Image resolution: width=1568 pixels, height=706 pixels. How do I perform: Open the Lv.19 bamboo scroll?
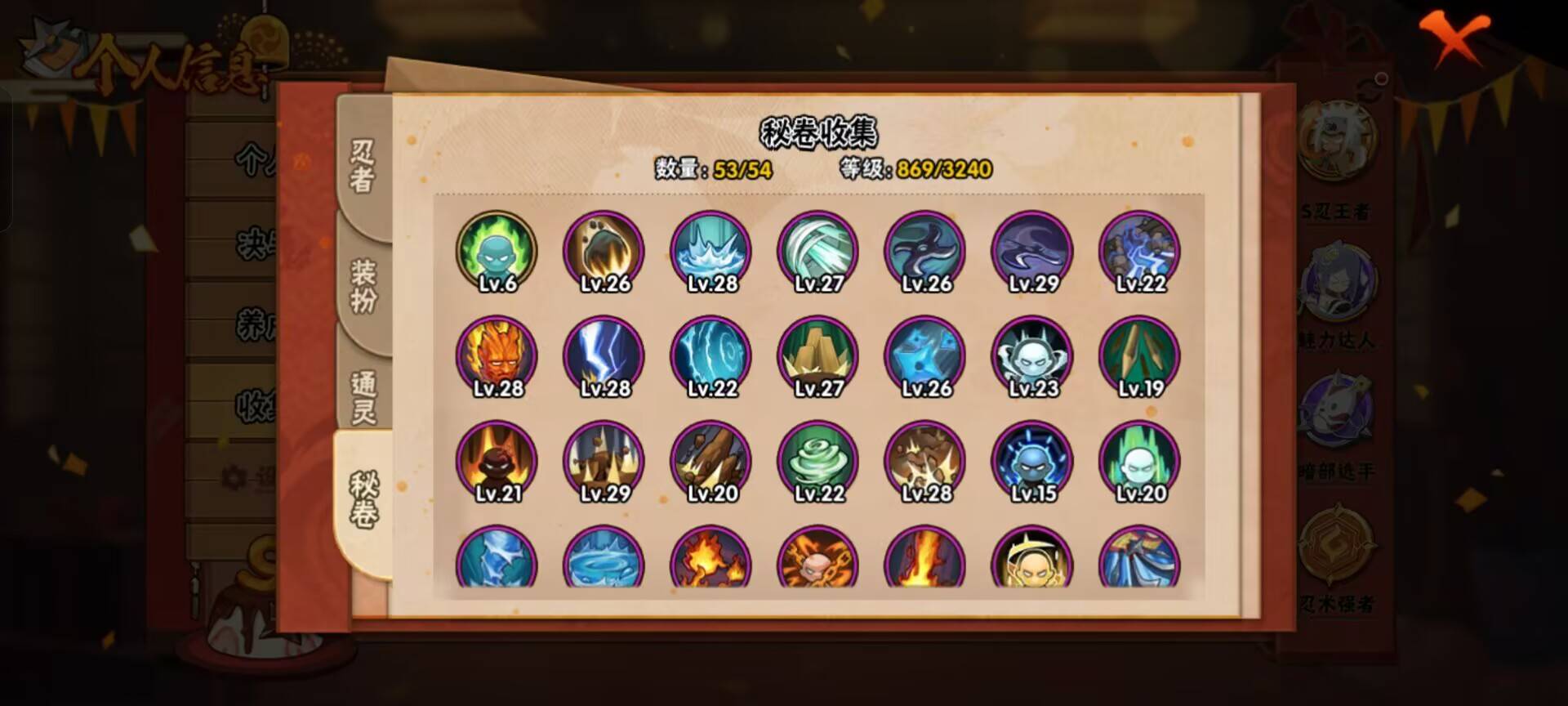[x=1138, y=355]
